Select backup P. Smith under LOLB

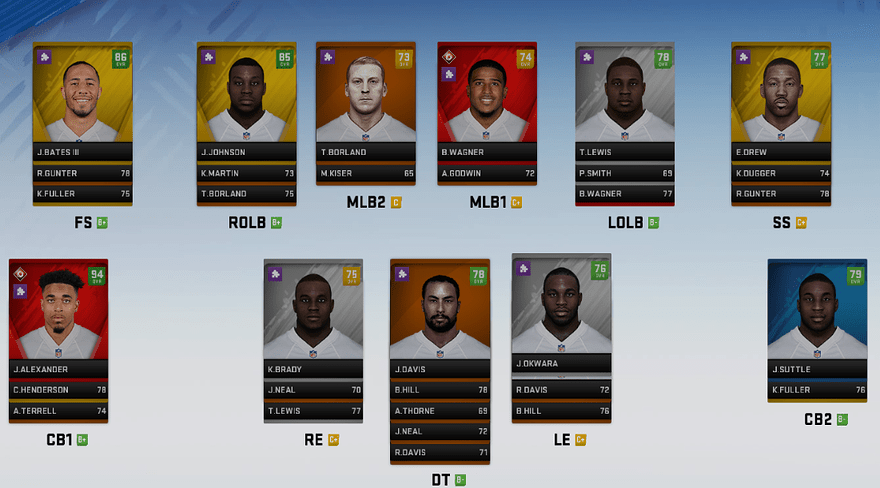click(625, 173)
